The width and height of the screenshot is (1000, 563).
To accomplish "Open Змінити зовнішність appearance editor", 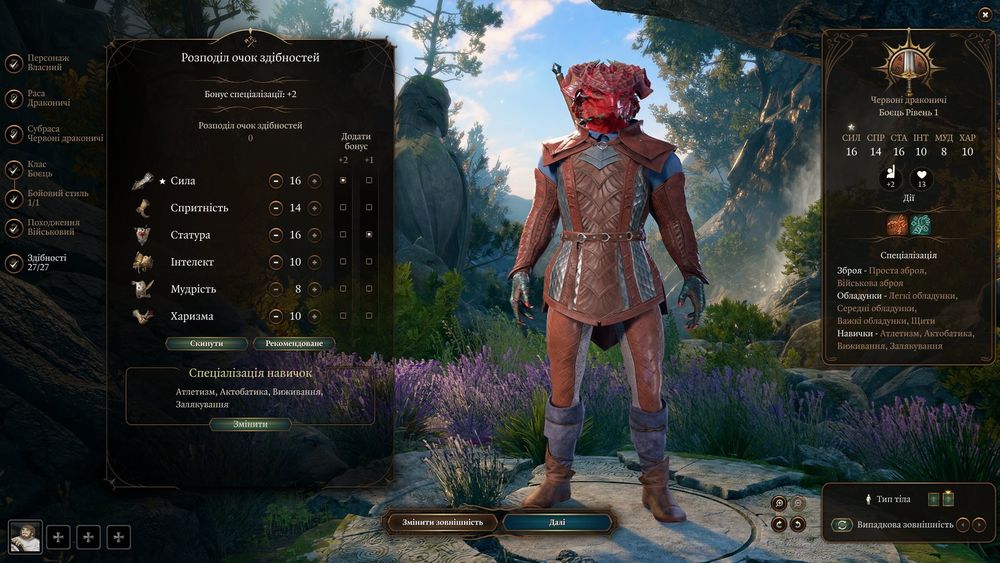I will pos(442,522).
